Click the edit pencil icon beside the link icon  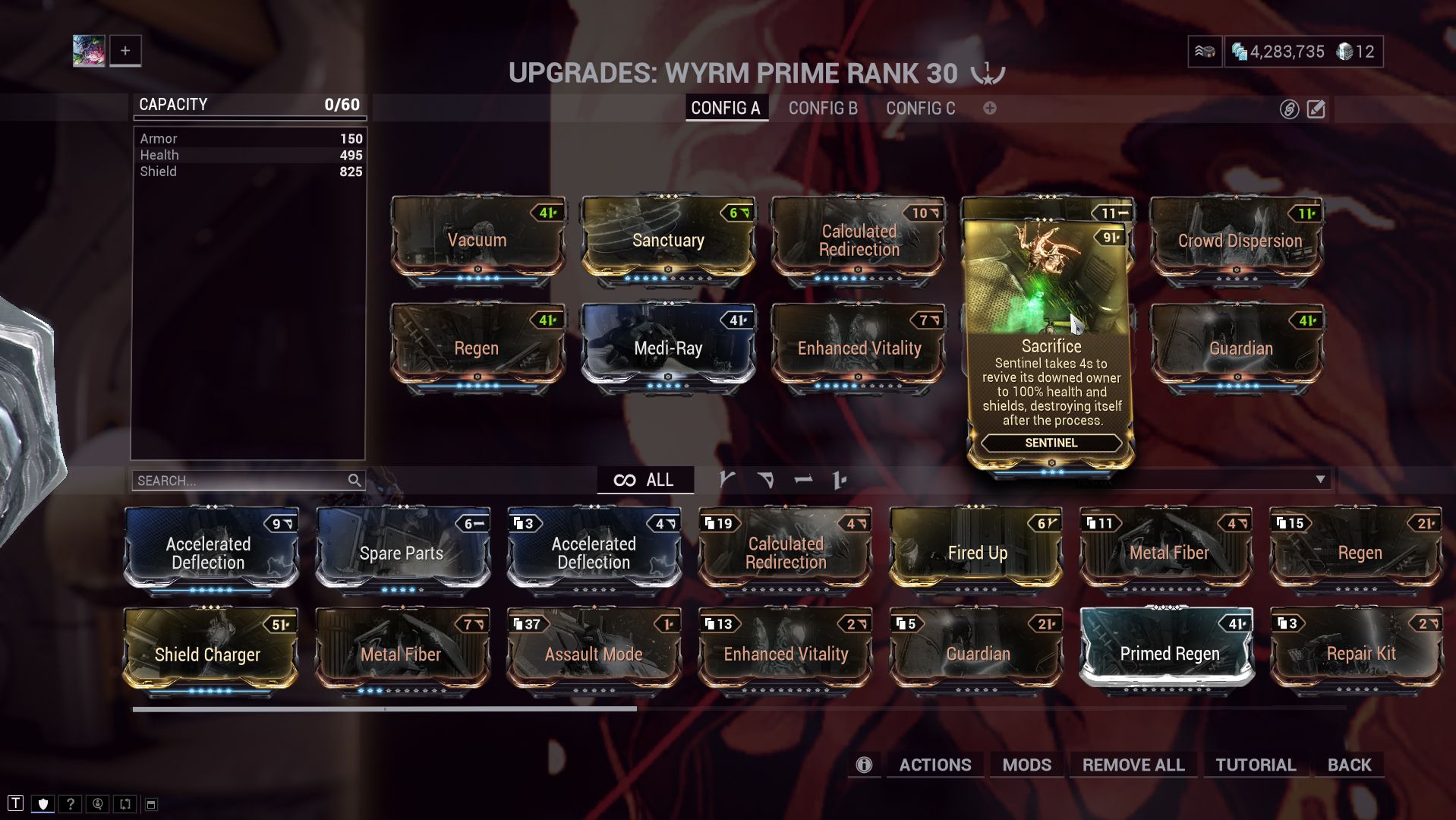point(1316,109)
